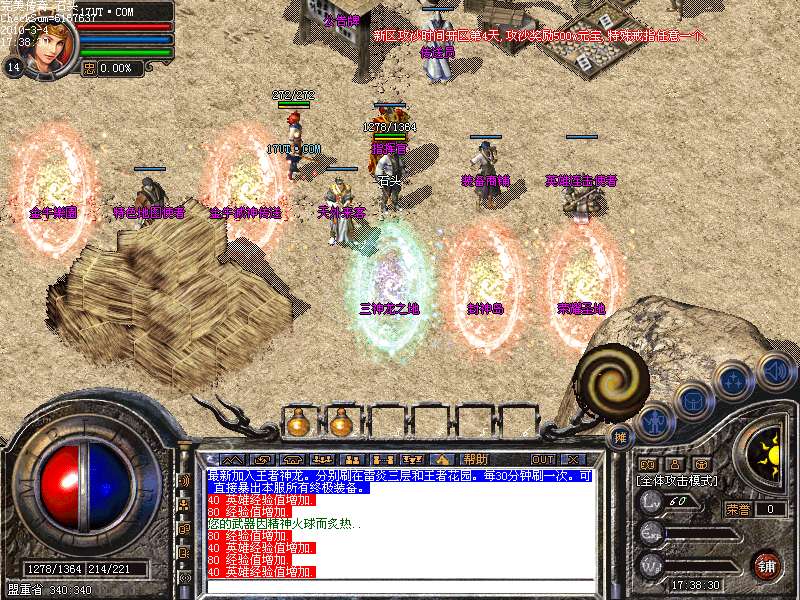This screenshot has width=800, height=600.
Task: Click the 荣誉 honor label
Action: [736, 509]
